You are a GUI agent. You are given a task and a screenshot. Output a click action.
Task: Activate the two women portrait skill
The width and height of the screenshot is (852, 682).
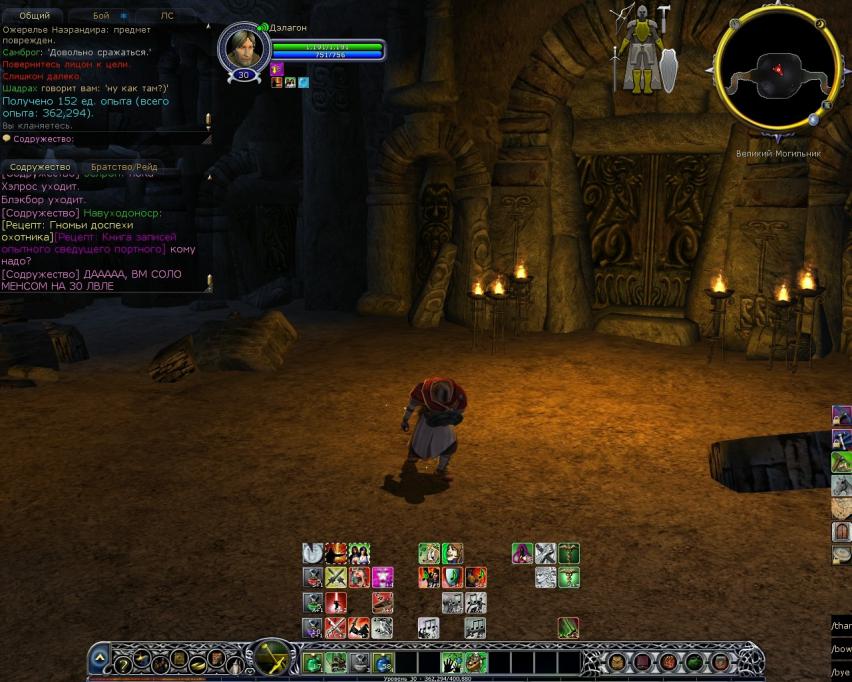360,553
